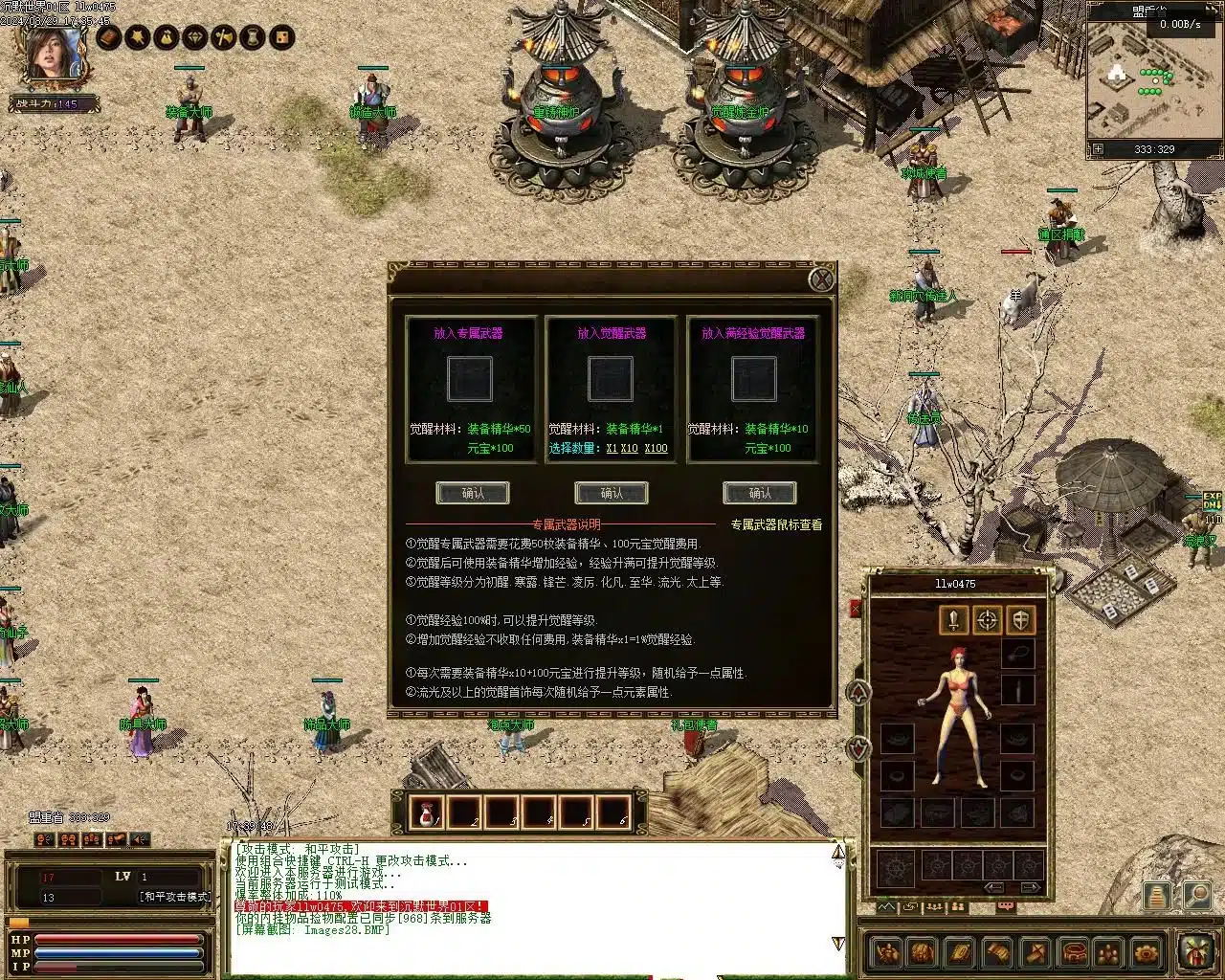Select the 放入满经验觉醒武器 weapon slot
1225x980 pixels.
(754, 379)
